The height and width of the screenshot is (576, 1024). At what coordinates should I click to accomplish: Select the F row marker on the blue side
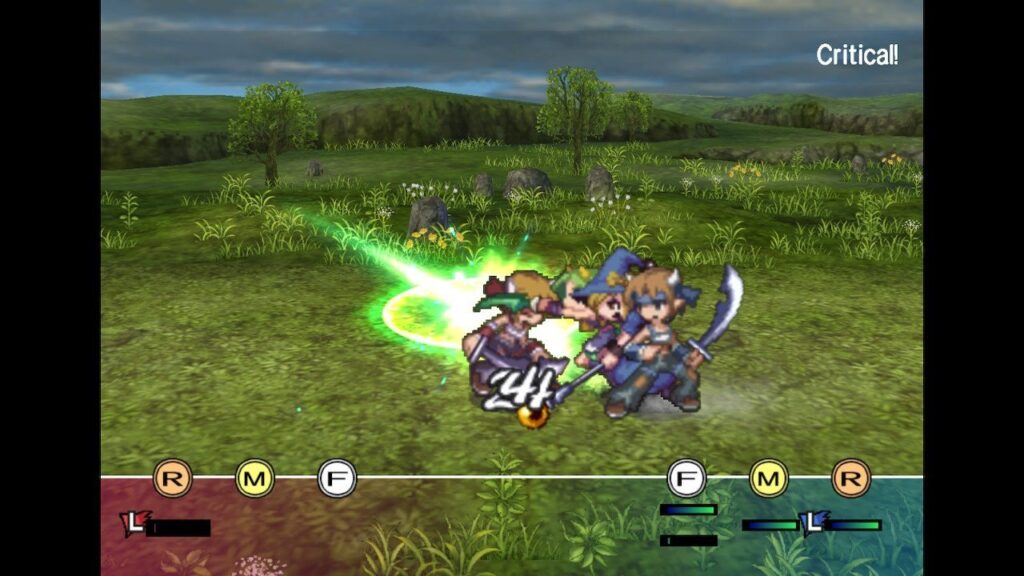(687, 478)
